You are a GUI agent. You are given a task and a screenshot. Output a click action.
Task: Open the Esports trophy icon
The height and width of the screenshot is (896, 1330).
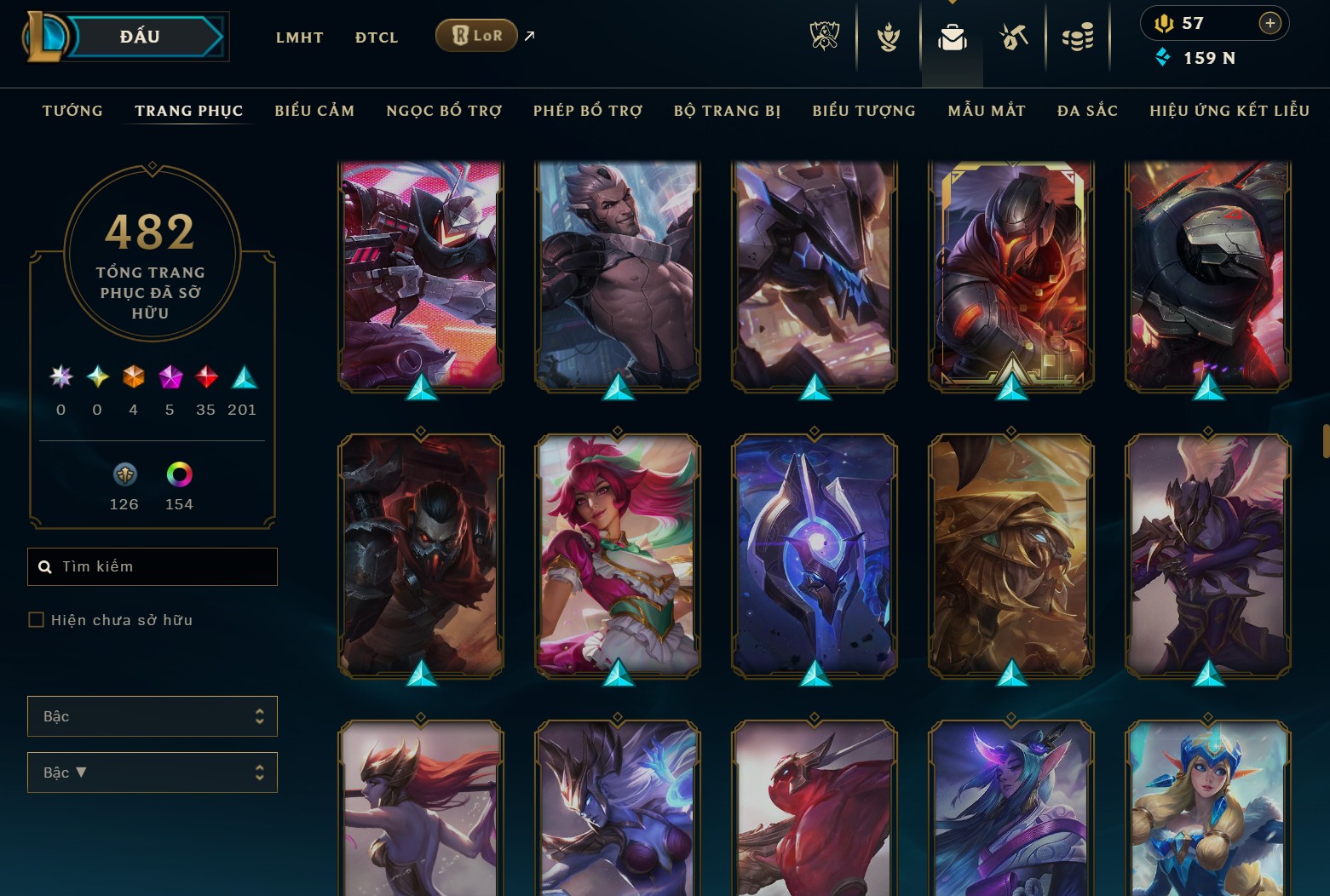pos(825,36)
